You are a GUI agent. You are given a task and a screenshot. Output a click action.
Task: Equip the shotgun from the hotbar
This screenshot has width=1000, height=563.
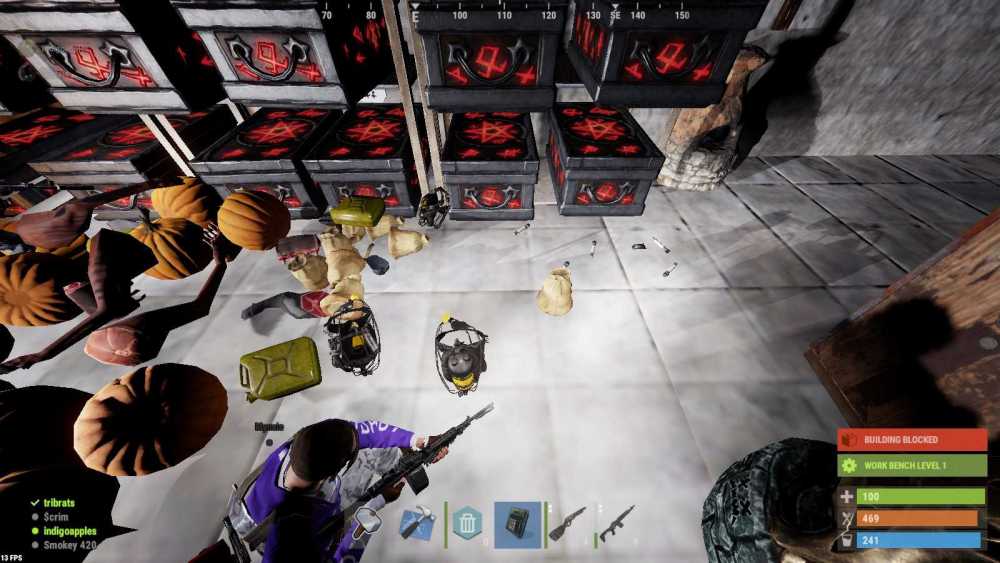567,524
